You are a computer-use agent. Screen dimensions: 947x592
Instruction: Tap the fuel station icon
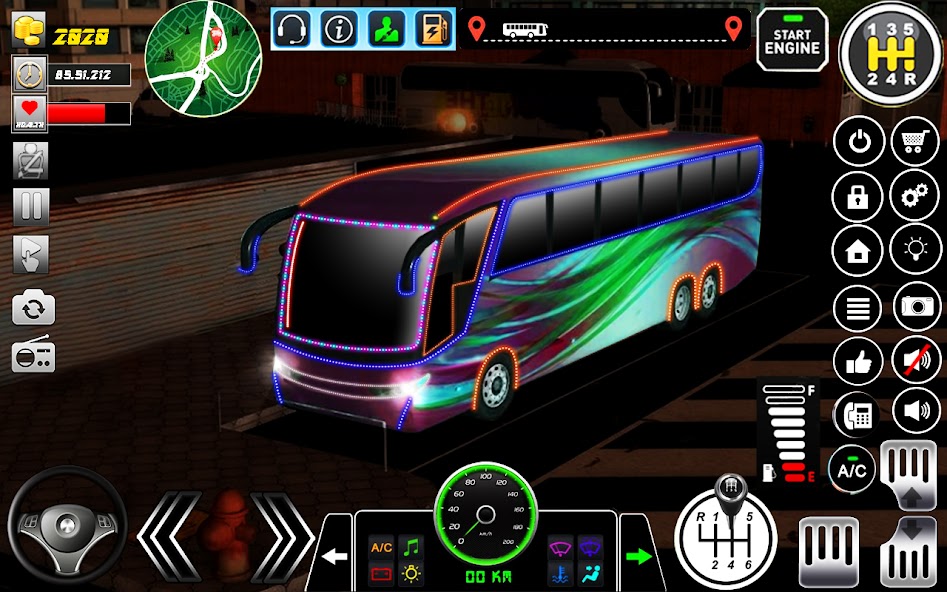pyautogui.click(x=433, y=29)
